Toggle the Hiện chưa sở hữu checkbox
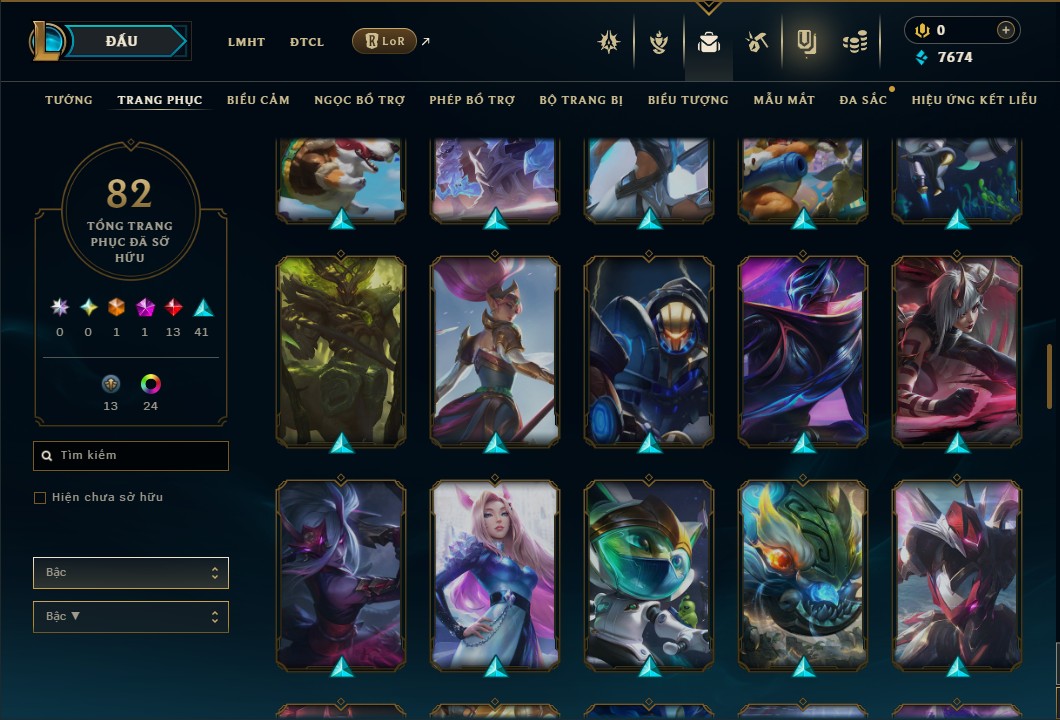The height and width of the screenshot is (720, 1060). click(40, 498)
